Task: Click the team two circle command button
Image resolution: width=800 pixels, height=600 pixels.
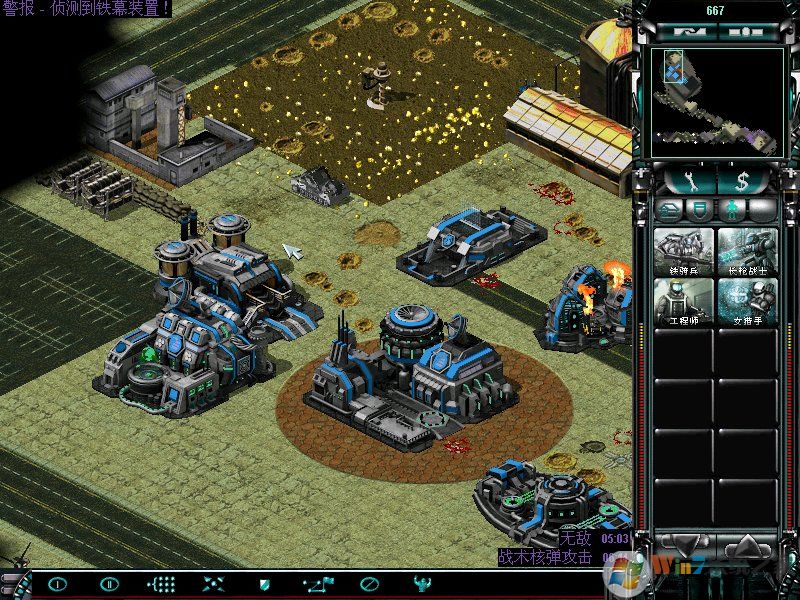Action: coord(110,584)
